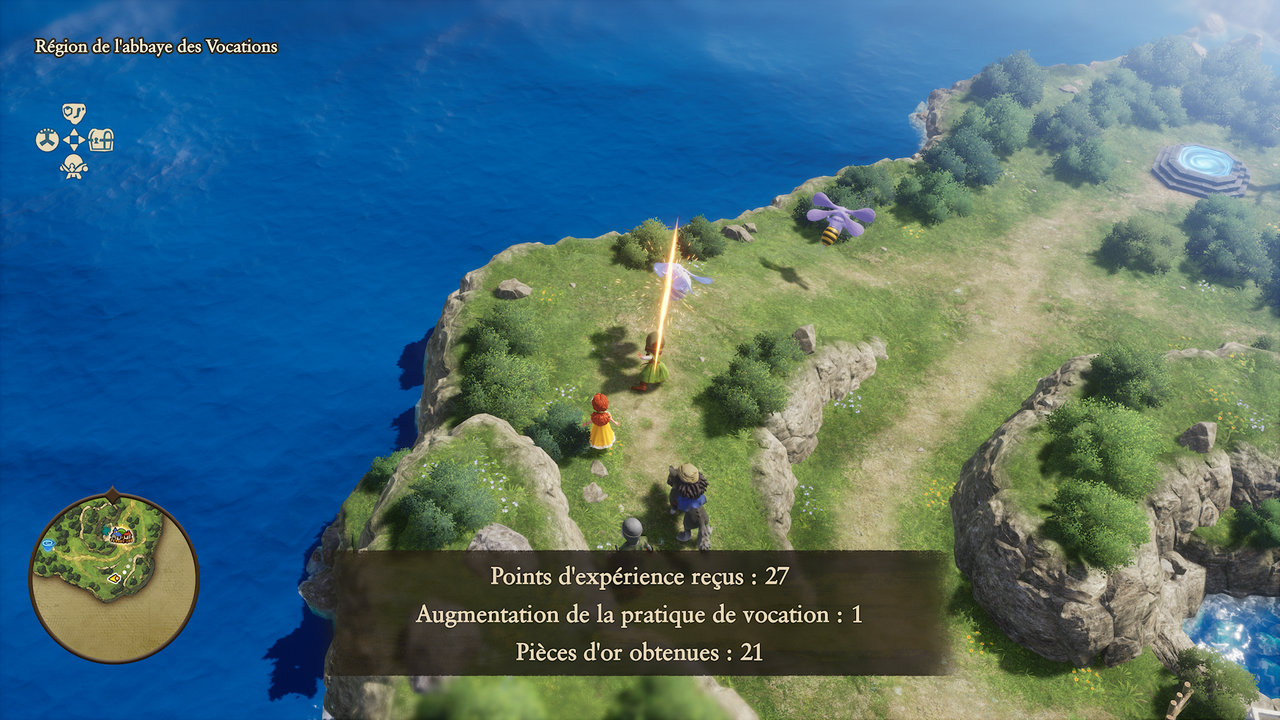Choose the sword-wielding character shortcut icon
Screen dimensions: 1280x720
tap(74, 167)
